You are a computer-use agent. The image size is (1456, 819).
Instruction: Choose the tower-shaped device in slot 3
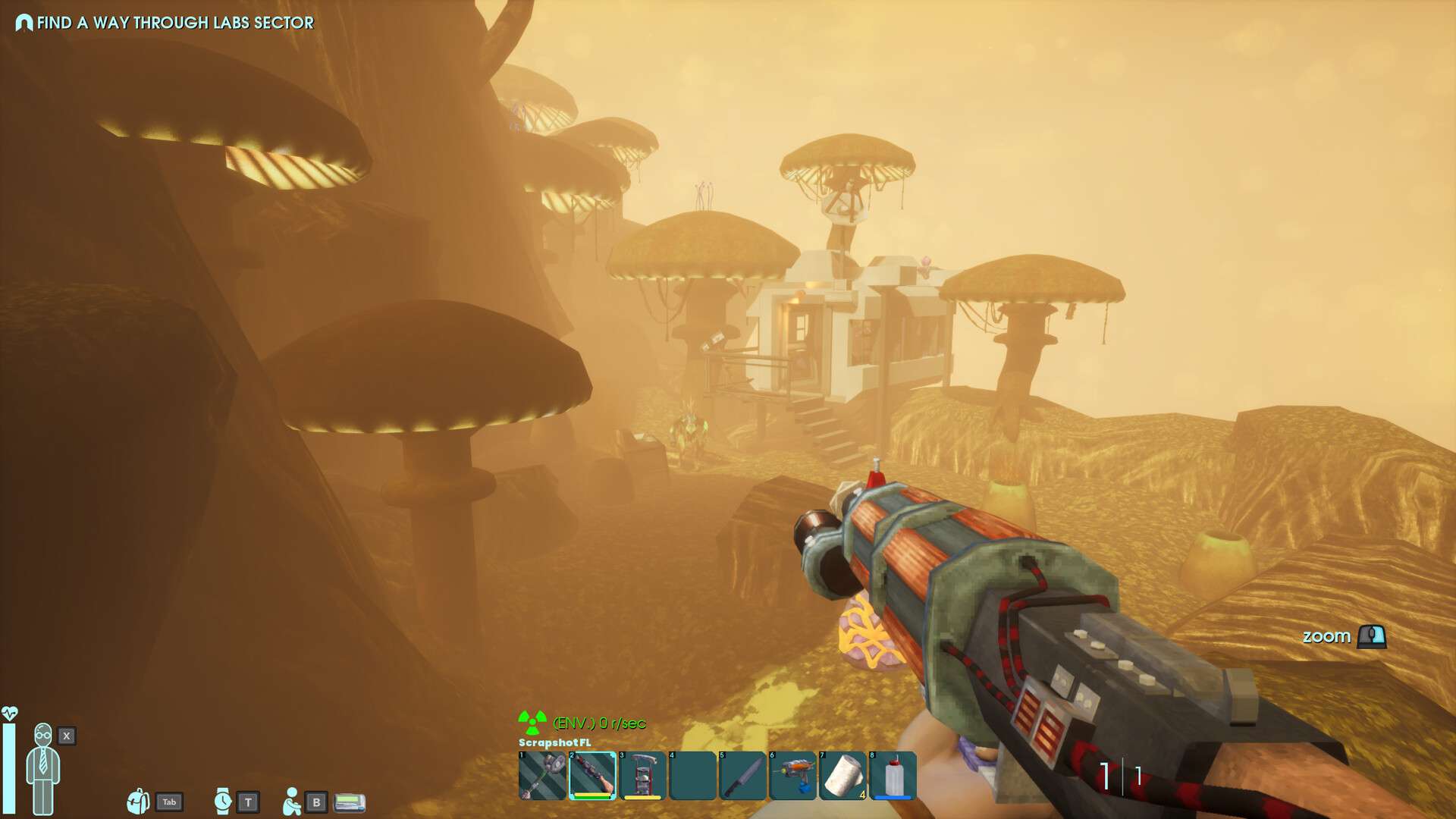(x=642, y=776)
